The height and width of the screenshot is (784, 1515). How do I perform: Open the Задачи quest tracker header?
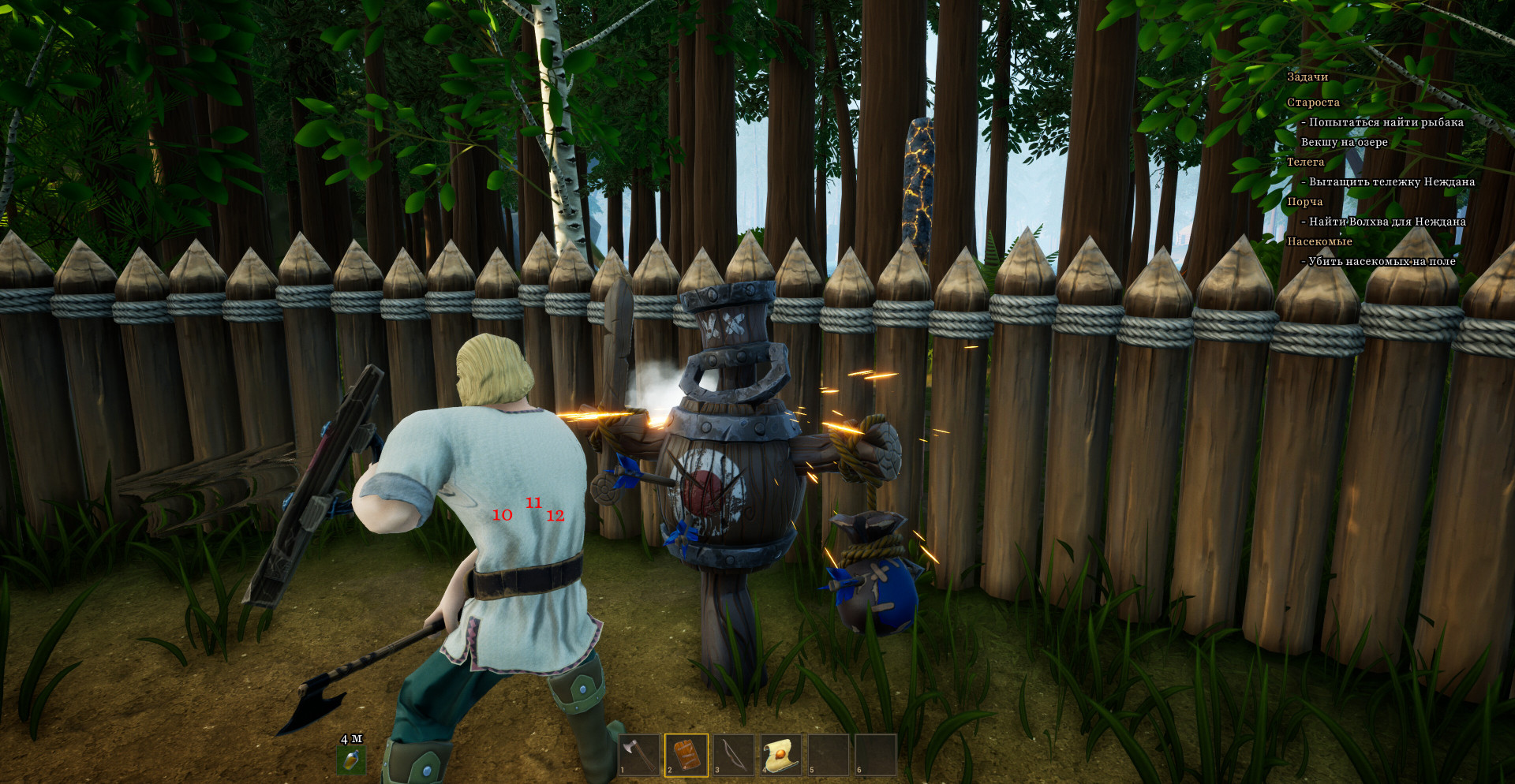point(1307,77)
